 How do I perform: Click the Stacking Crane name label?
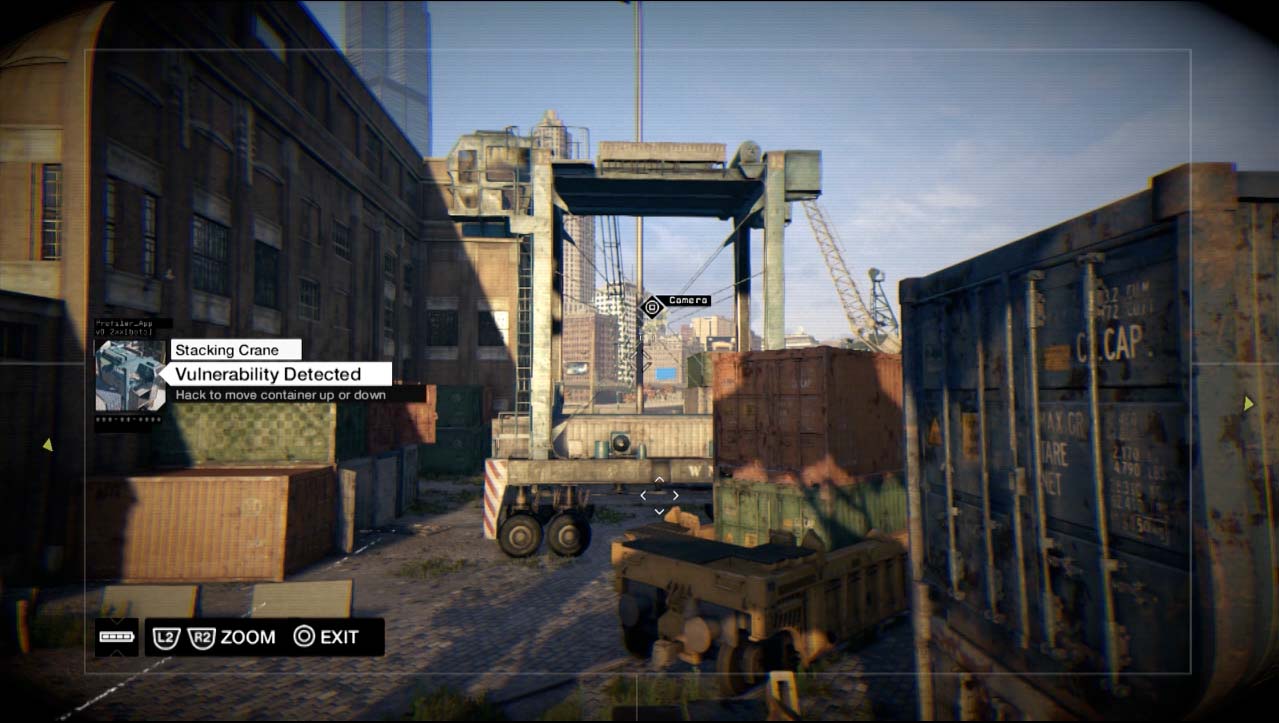coord(236,350)
